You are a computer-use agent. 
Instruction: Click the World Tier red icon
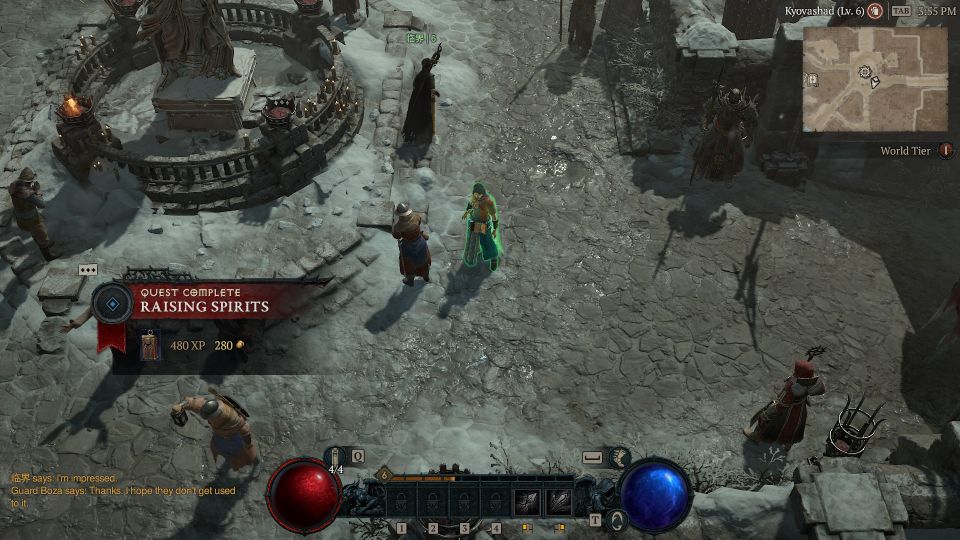coord(945,151)
